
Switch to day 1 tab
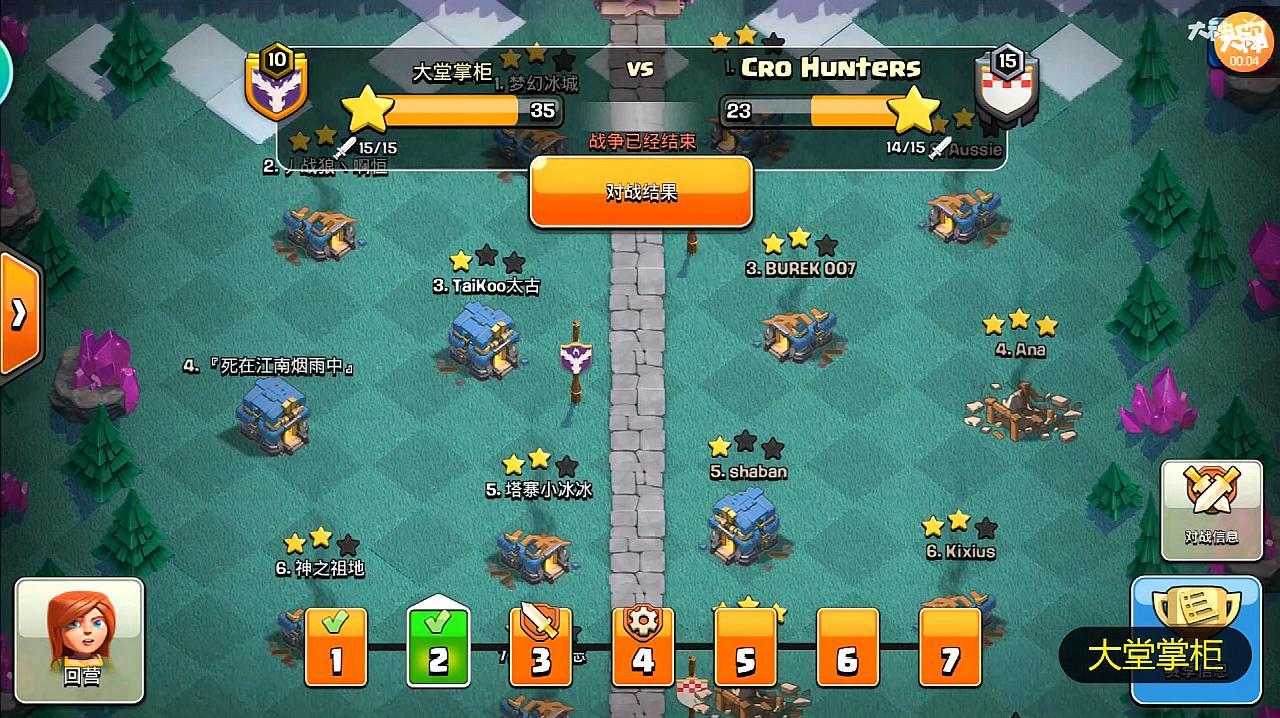pyautogui.click(x=336, y=647)
